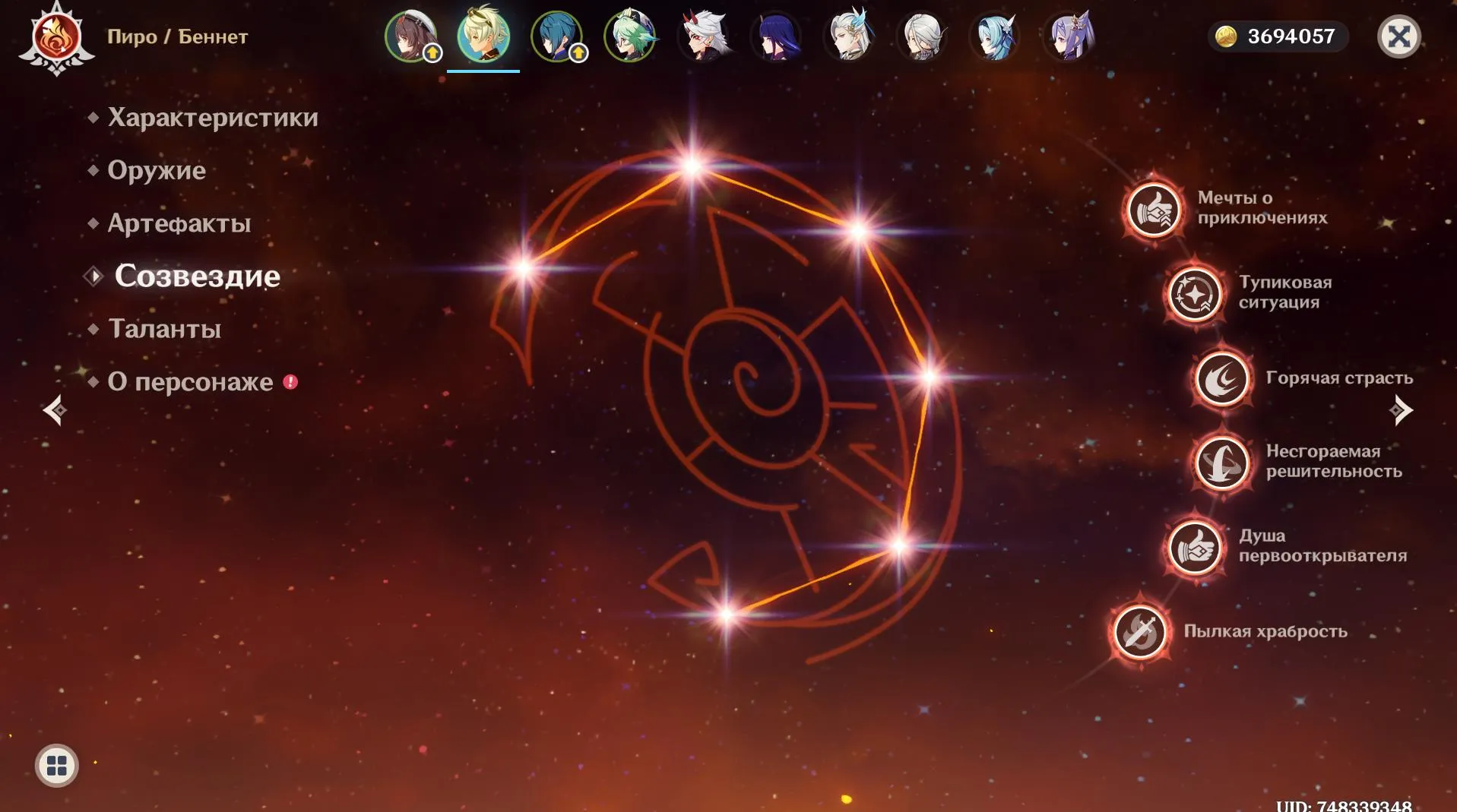
Task: Select Bennett's highlighted avatar in character row
Action: click(x=483, y=36)
